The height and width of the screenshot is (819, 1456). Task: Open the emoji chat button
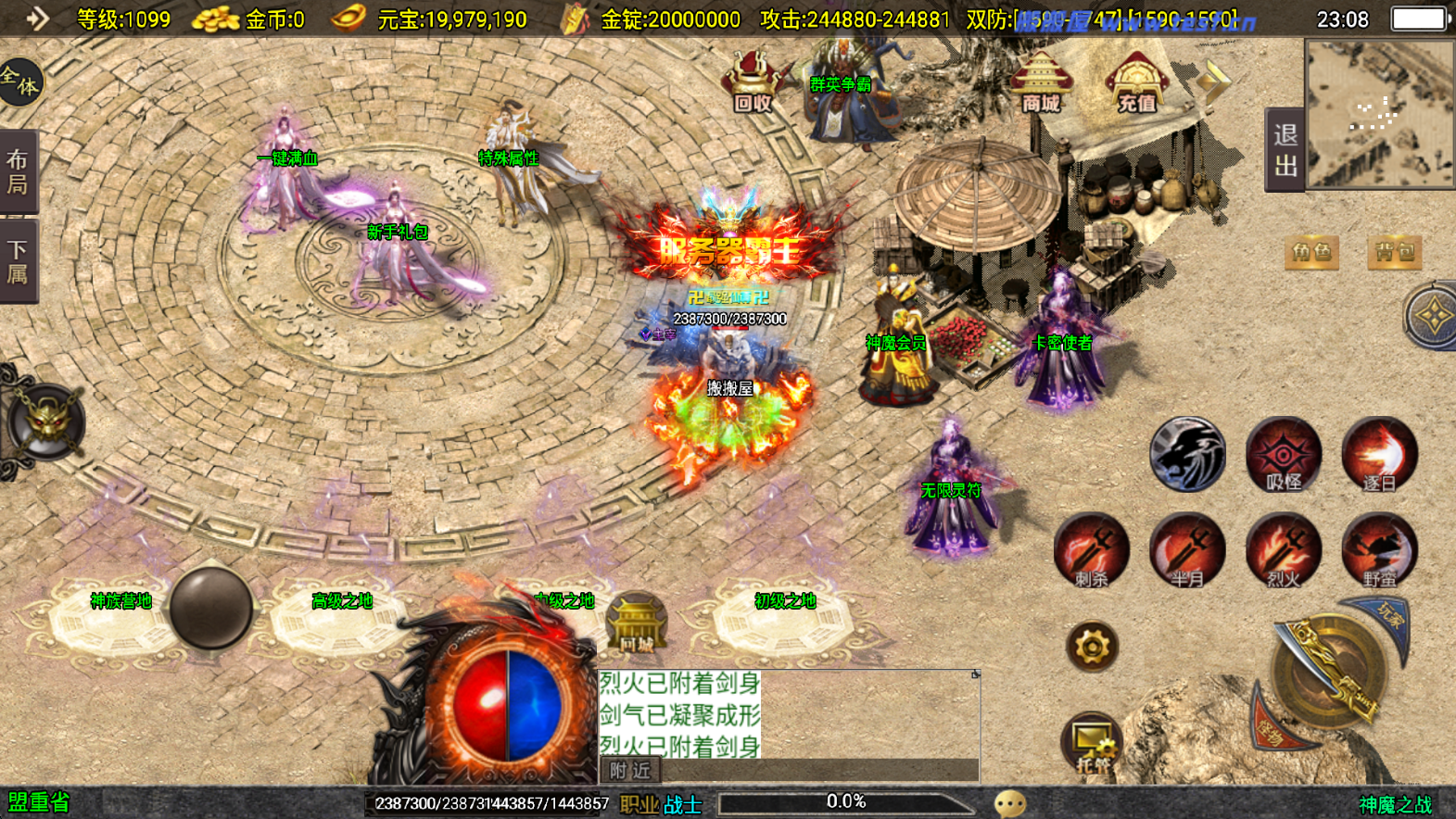click(1009, 803)
